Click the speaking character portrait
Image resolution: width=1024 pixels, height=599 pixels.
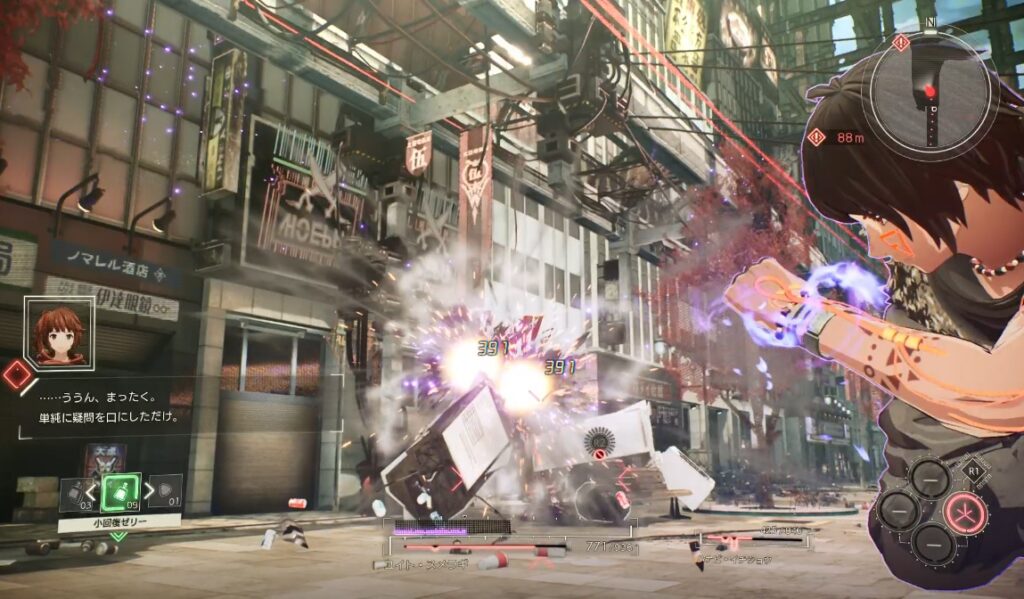[59, 333]
